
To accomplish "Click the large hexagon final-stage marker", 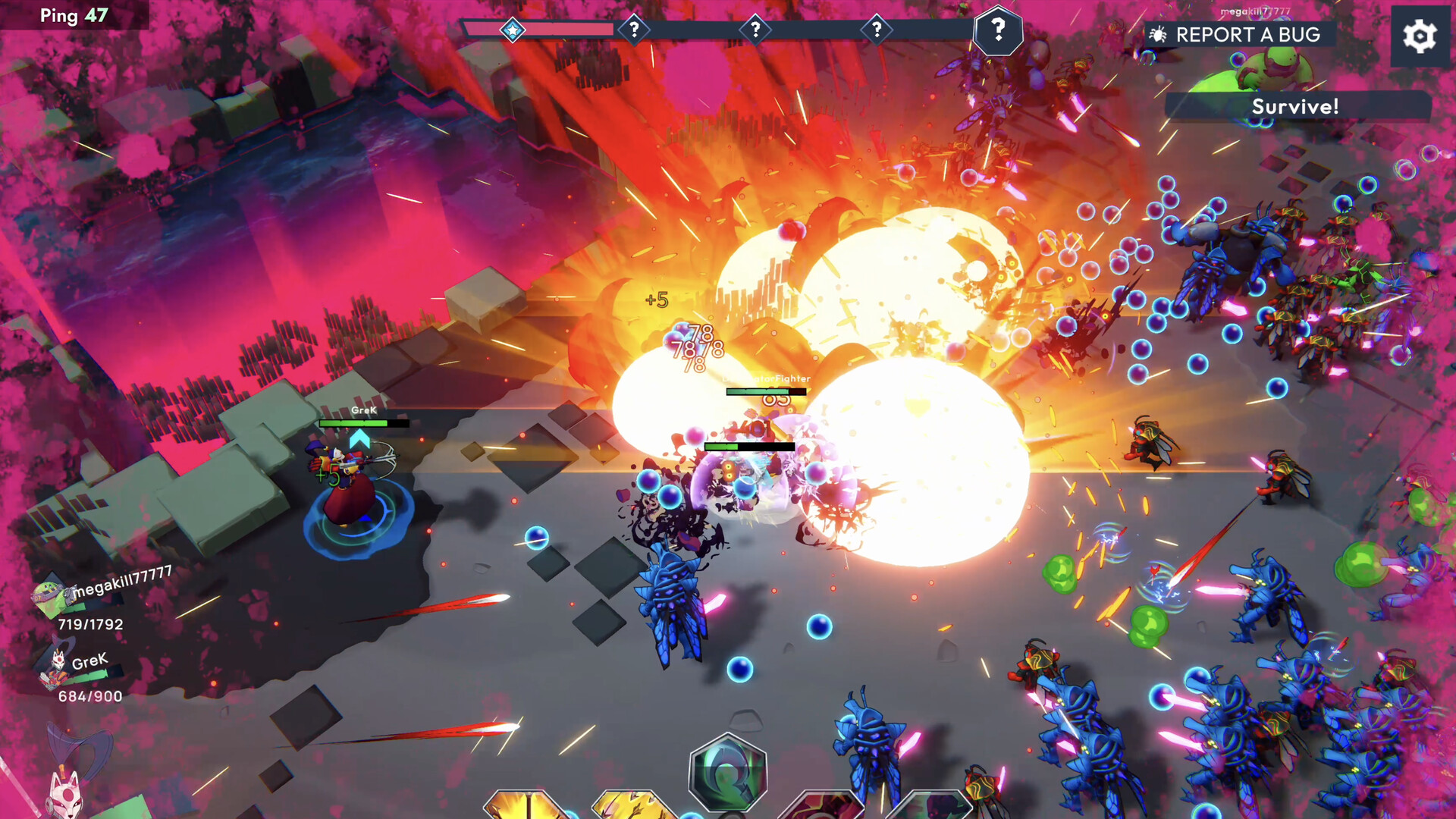I will click(998, 31).
